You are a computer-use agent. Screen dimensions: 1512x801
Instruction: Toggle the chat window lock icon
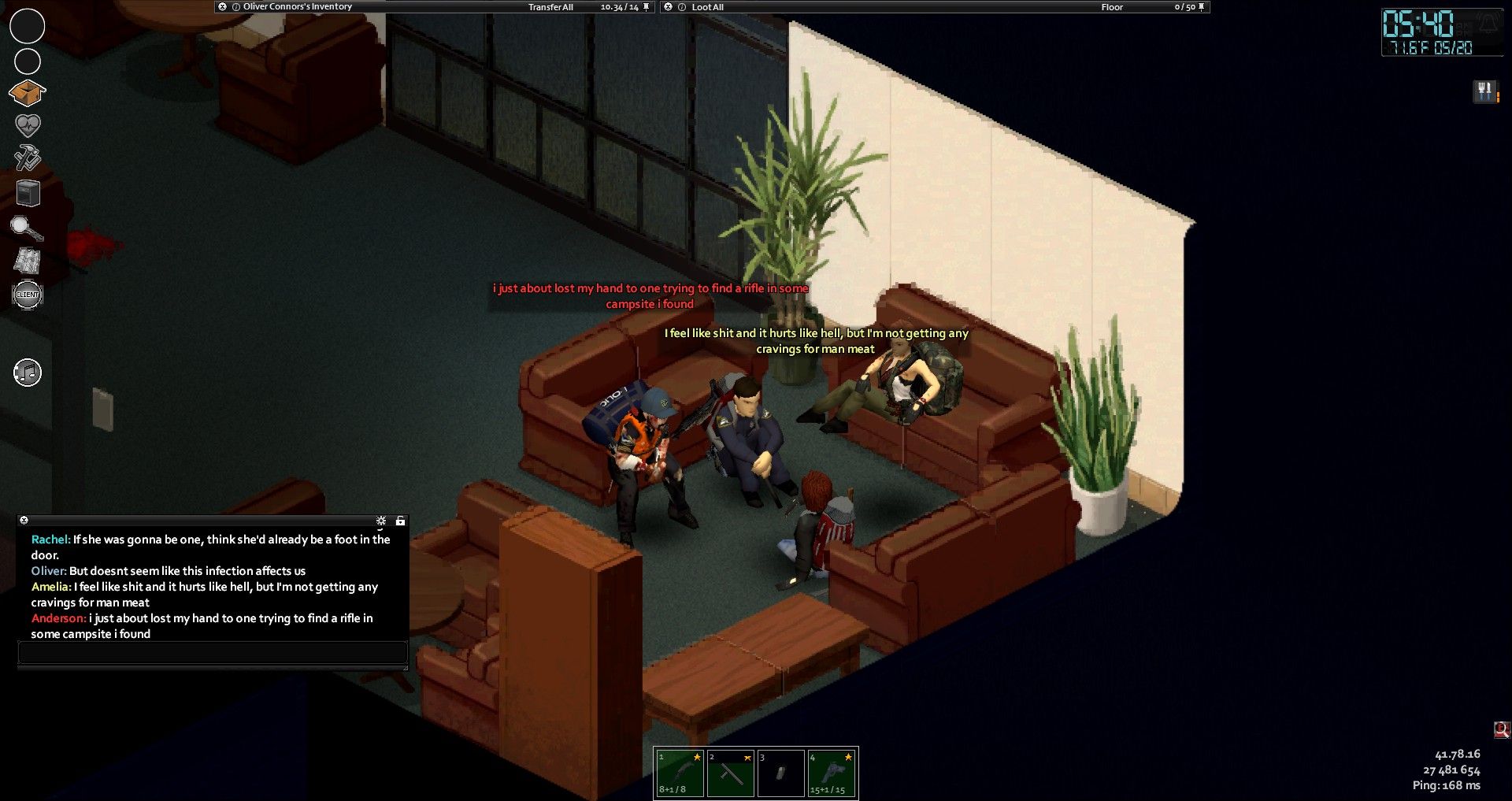(x=400, y=521)
